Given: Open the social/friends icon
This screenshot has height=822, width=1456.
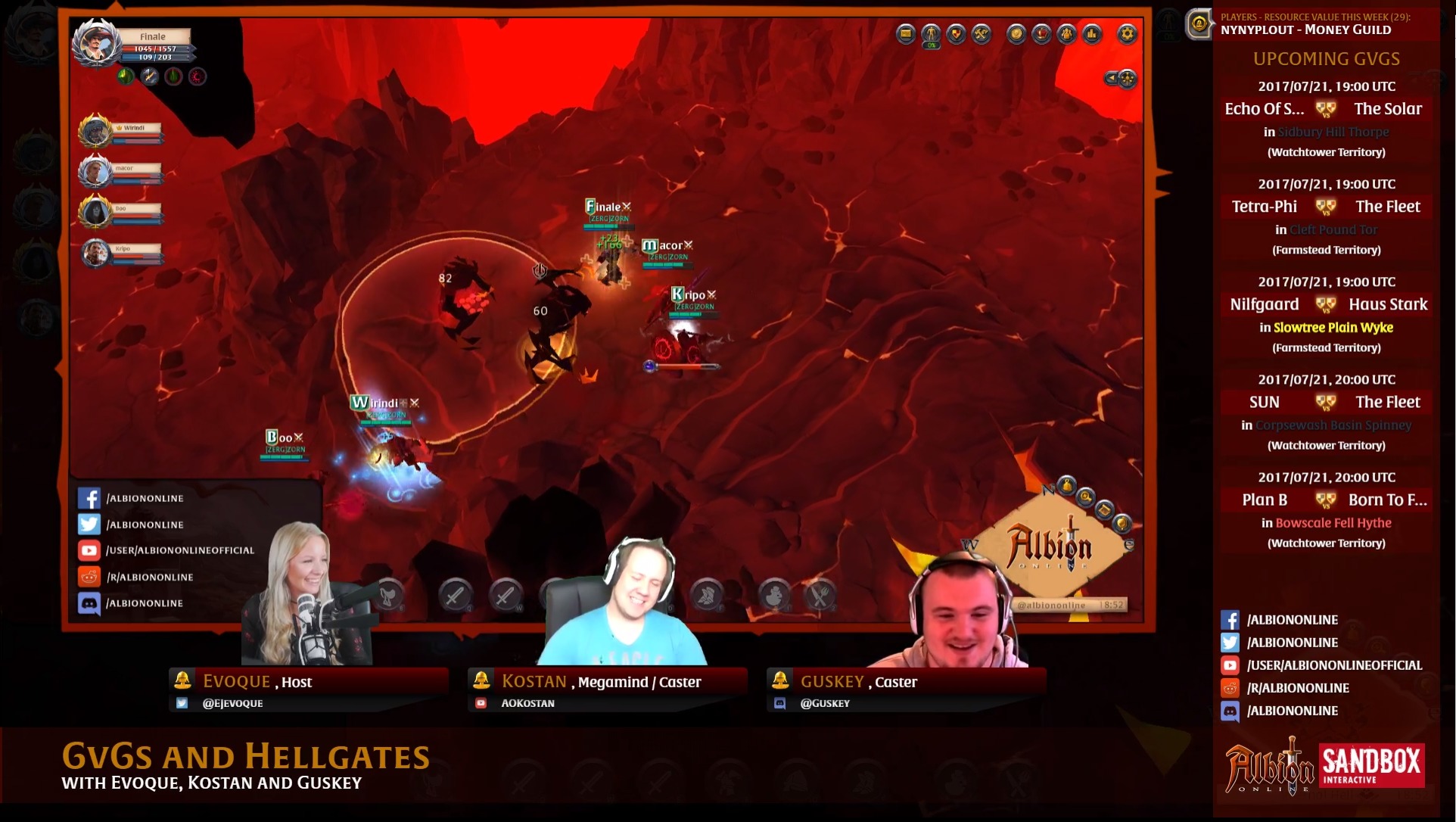Looking at the screenshot, I should [1066, 35].
